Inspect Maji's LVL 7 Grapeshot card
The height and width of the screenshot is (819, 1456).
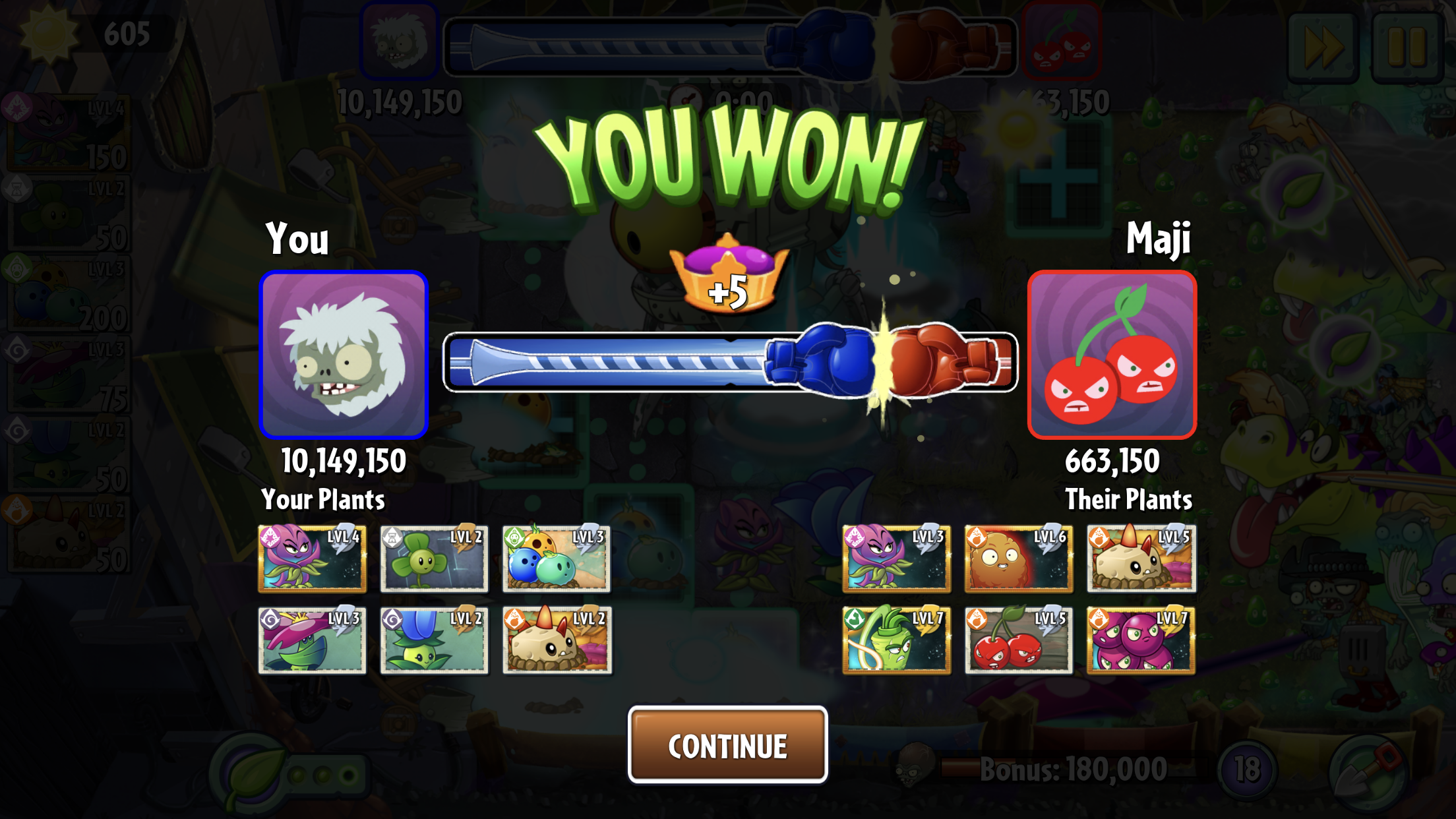point(1141,640)
